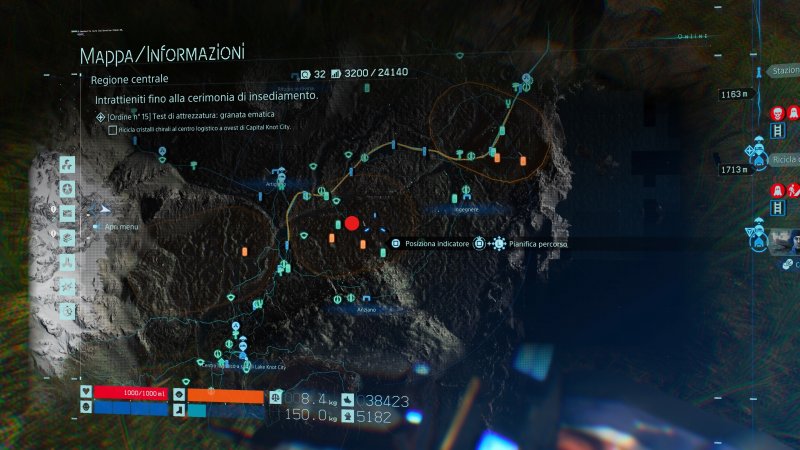Toggle the chiral crystals objective checkbox
800x450 pixels.
coord(112,130)
